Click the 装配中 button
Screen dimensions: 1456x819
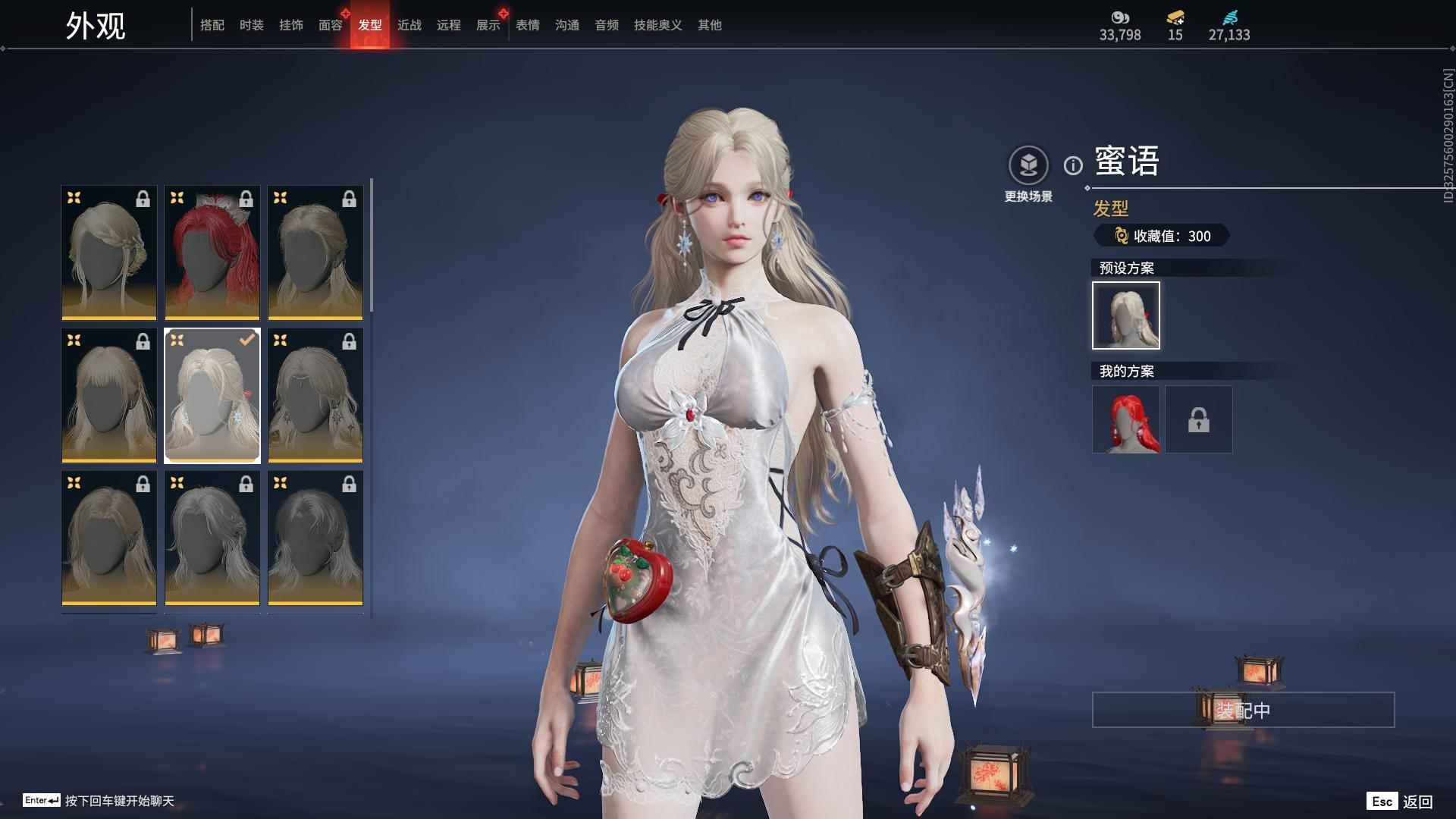coord(1243,710)
